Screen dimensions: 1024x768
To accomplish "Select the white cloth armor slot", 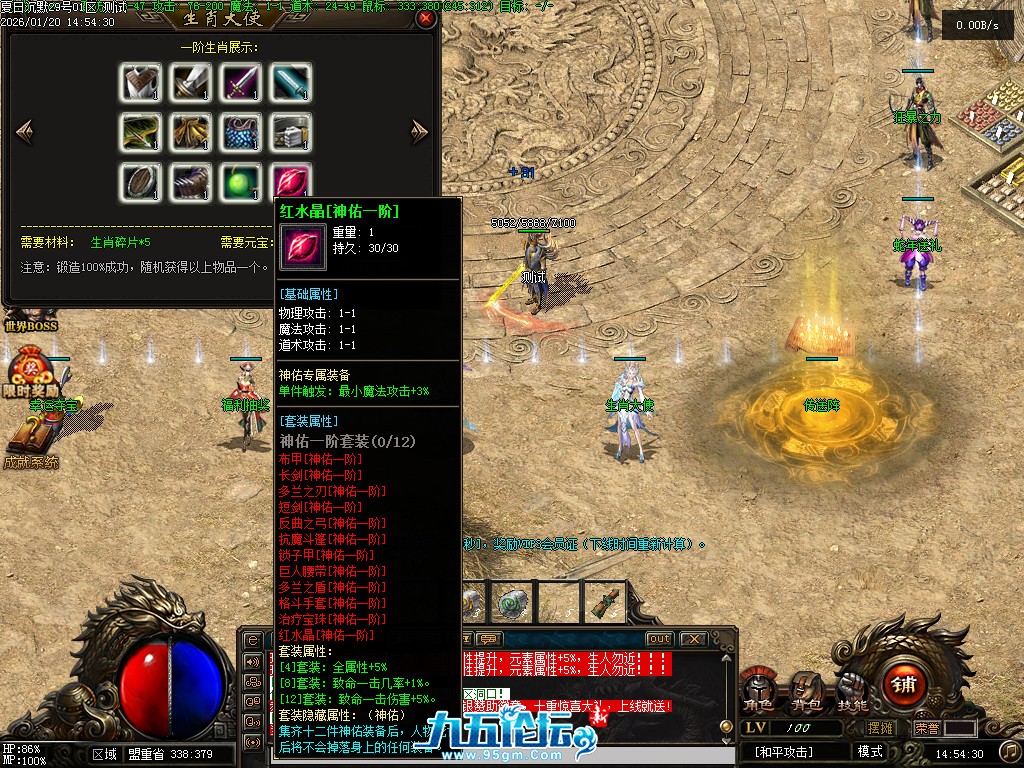I will [x=141, y=82].
